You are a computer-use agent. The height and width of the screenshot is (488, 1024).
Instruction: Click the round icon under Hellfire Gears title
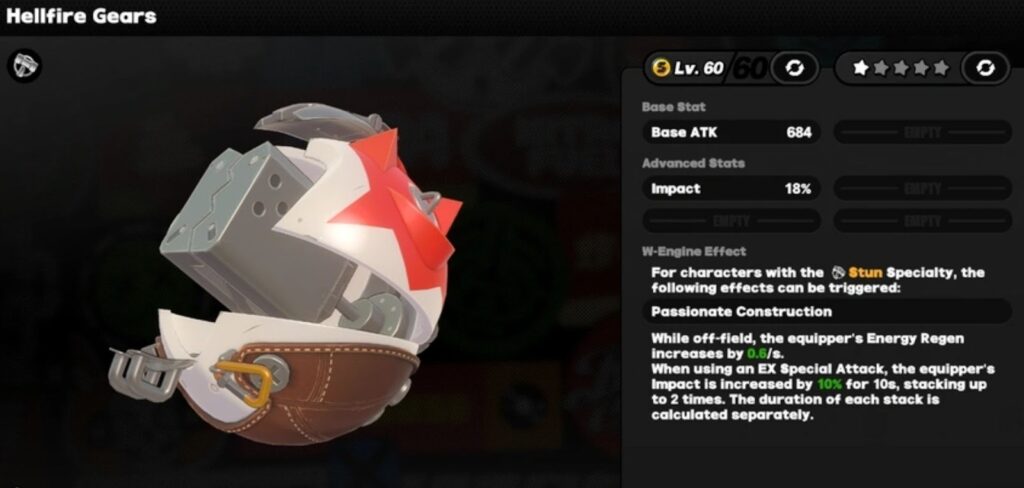23,65
